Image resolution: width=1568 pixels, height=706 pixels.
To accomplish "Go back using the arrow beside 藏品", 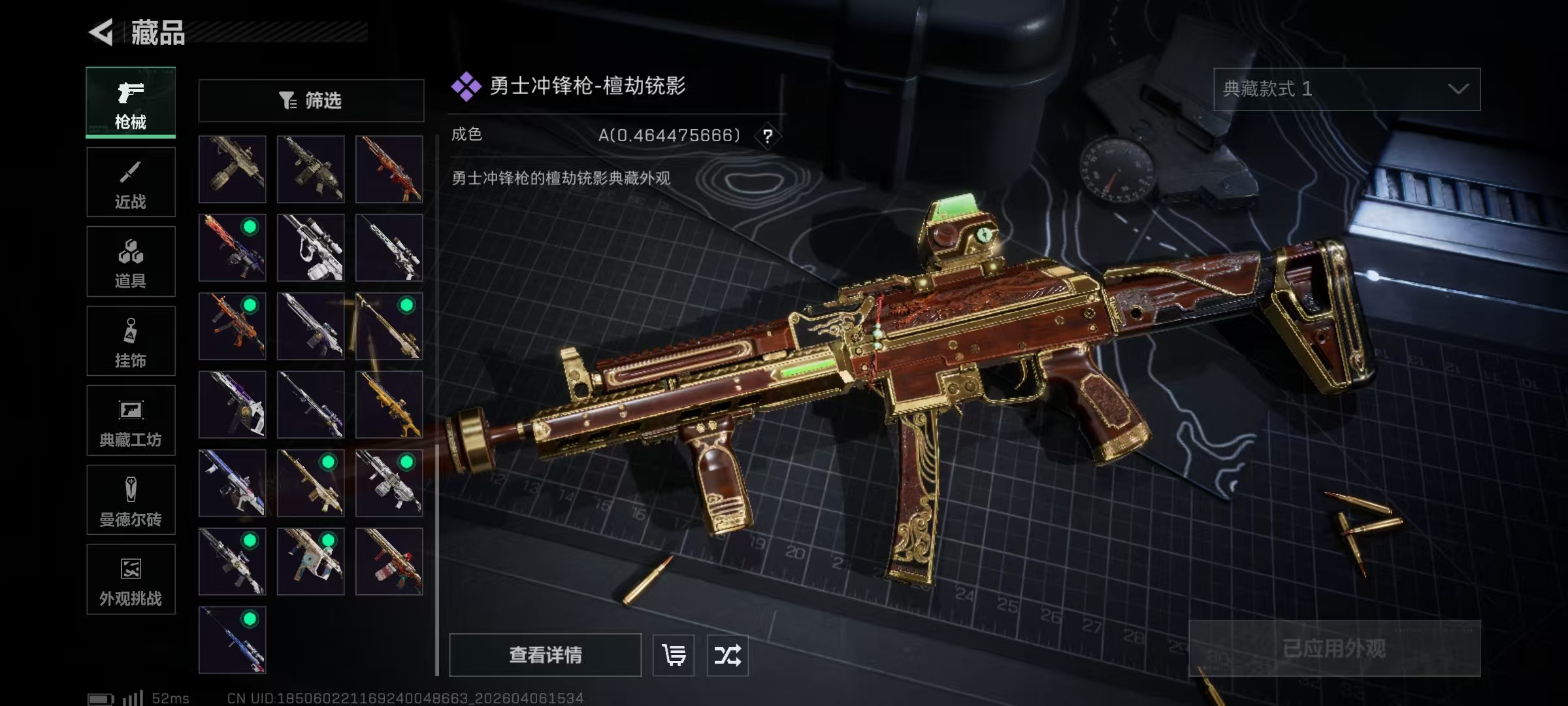I will point(102,32).
